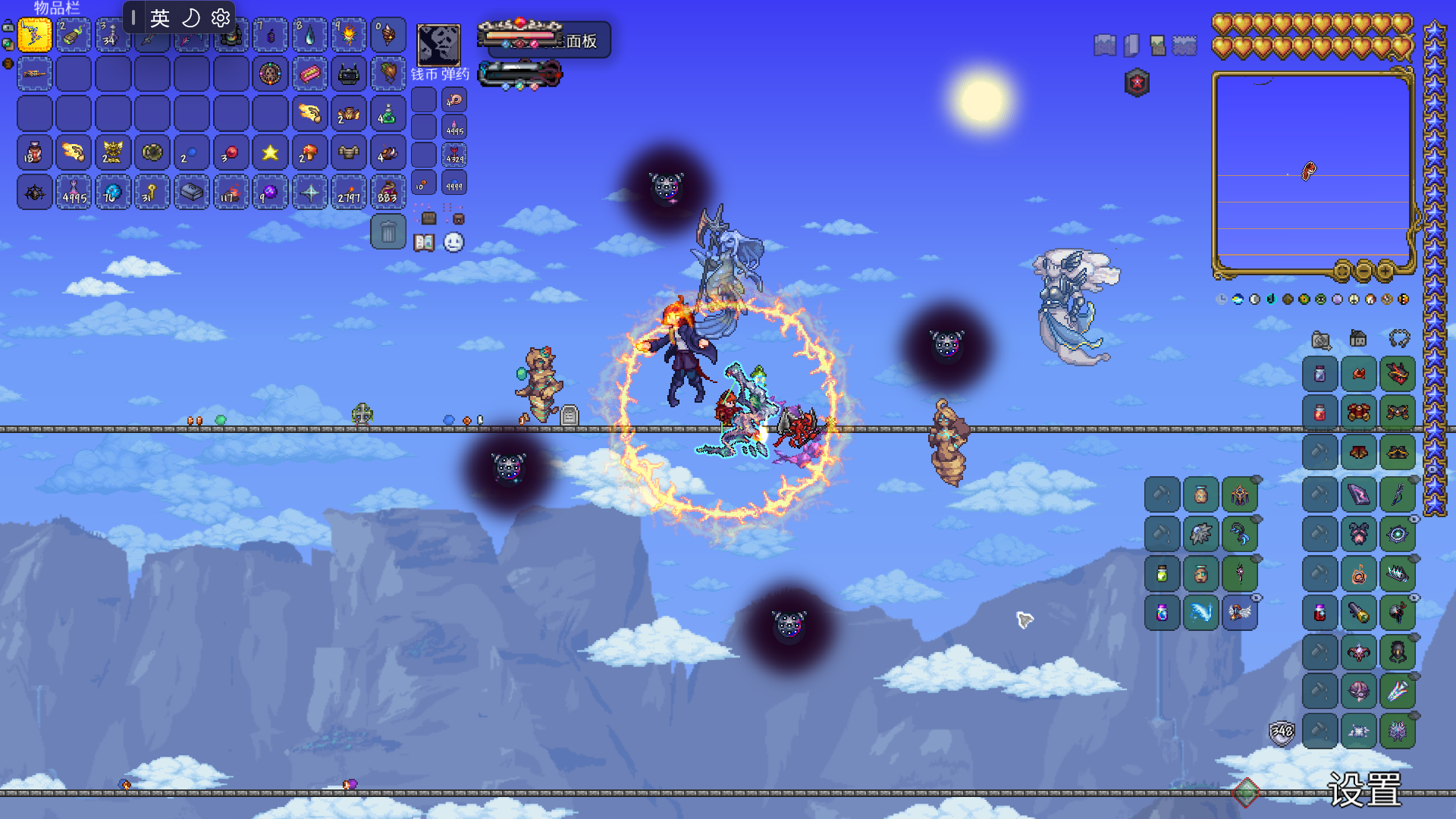Click the IME gear settings icon

[x=221, y=17]
